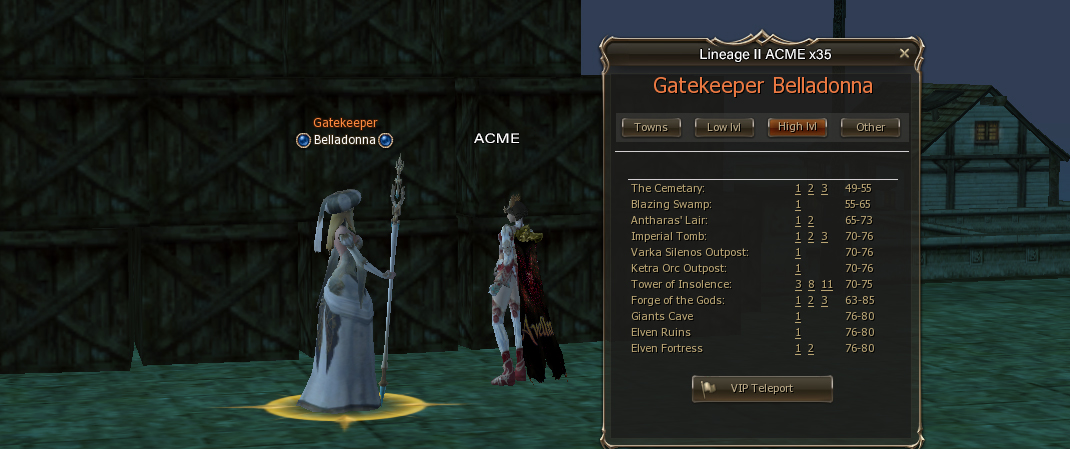The height and width of the screenshot is (449, 1070).
Task: Teleport to Elven Ruins link 1
Action: point(798,332)
